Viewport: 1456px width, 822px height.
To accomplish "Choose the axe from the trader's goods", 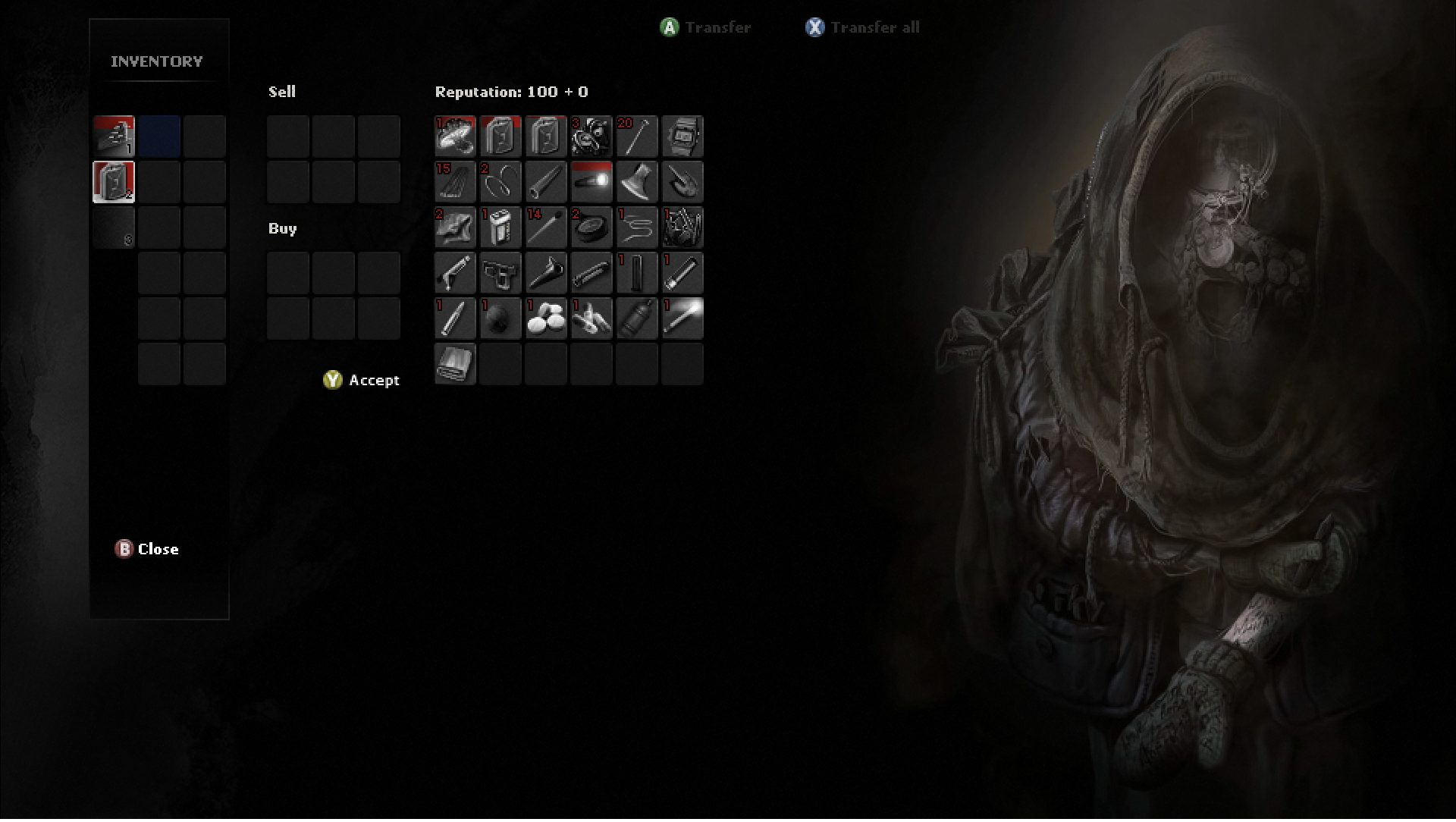I will coord(637,182).
